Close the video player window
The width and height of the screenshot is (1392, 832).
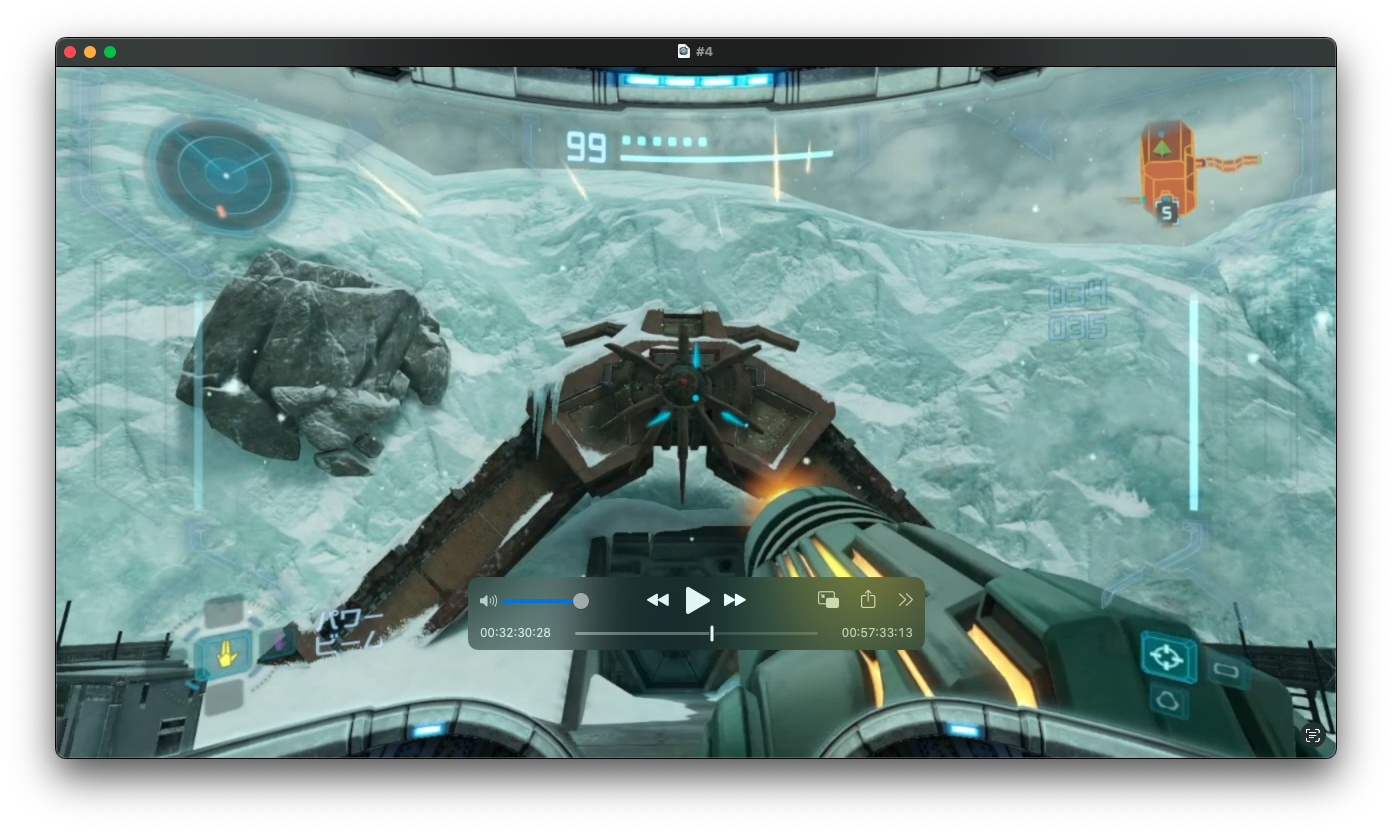[70, 52]
